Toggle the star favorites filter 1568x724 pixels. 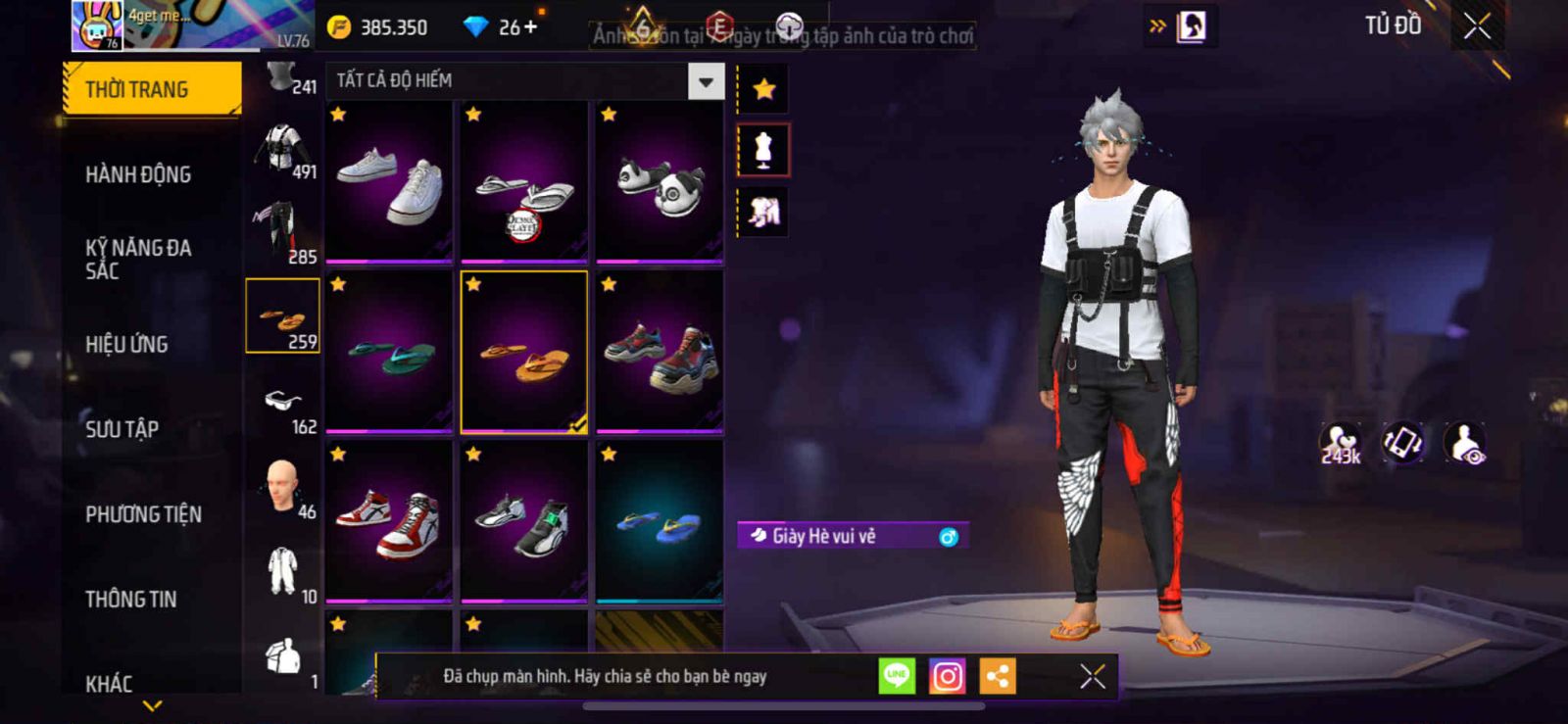(x=763, y=90)
